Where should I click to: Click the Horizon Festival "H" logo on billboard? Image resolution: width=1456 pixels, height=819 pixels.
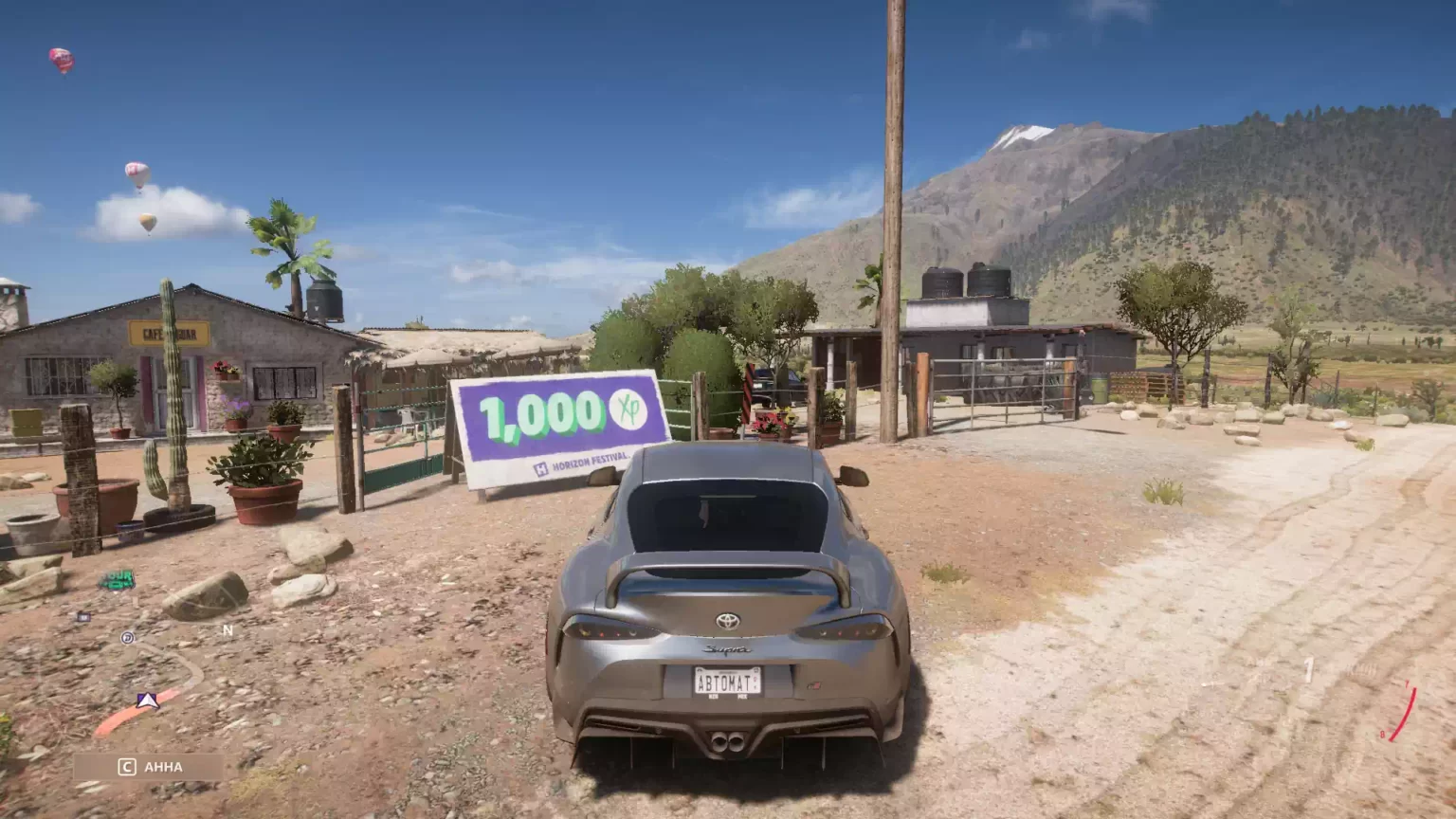540,467
